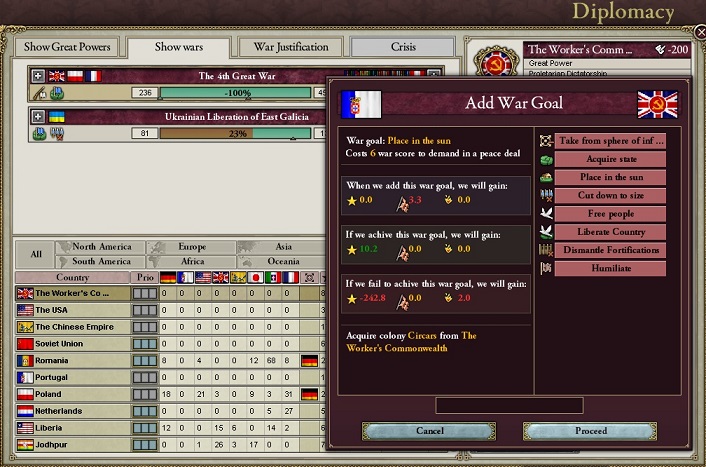Expand The 4th Great War entry
Screen dimensions: 706x467
[x=38, y=75]
